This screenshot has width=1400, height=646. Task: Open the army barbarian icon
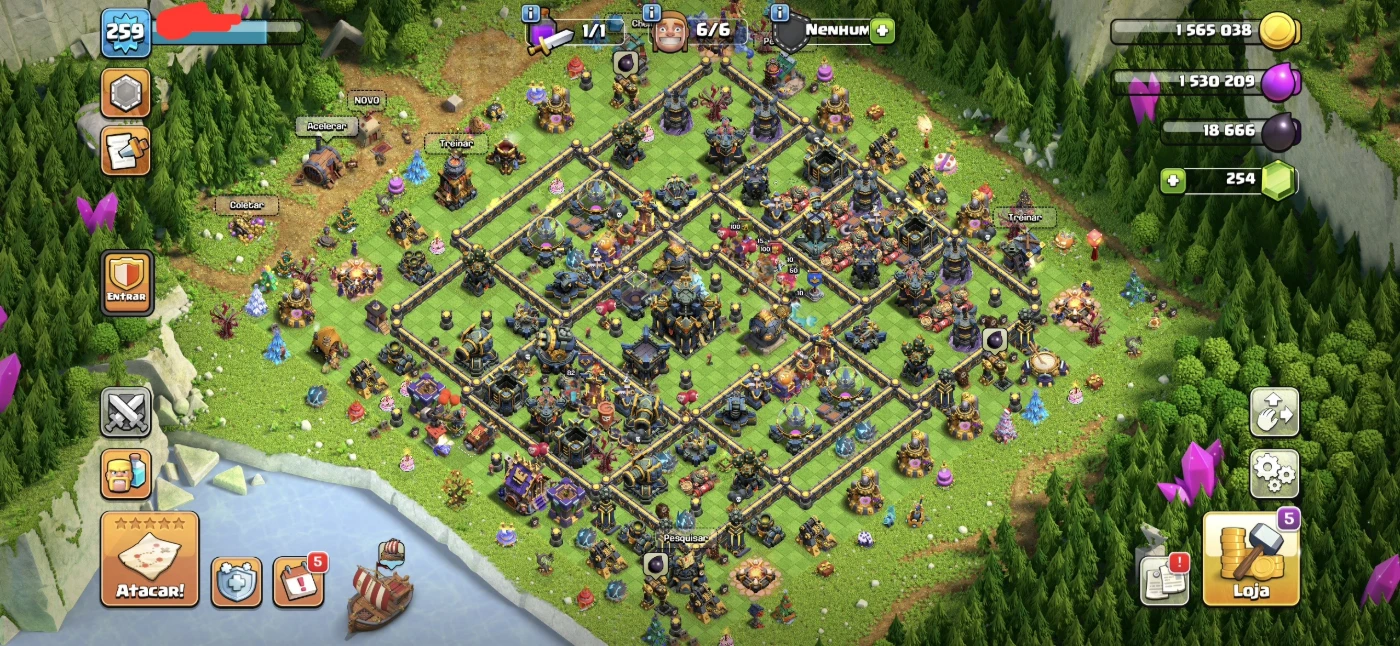[126, 473]
